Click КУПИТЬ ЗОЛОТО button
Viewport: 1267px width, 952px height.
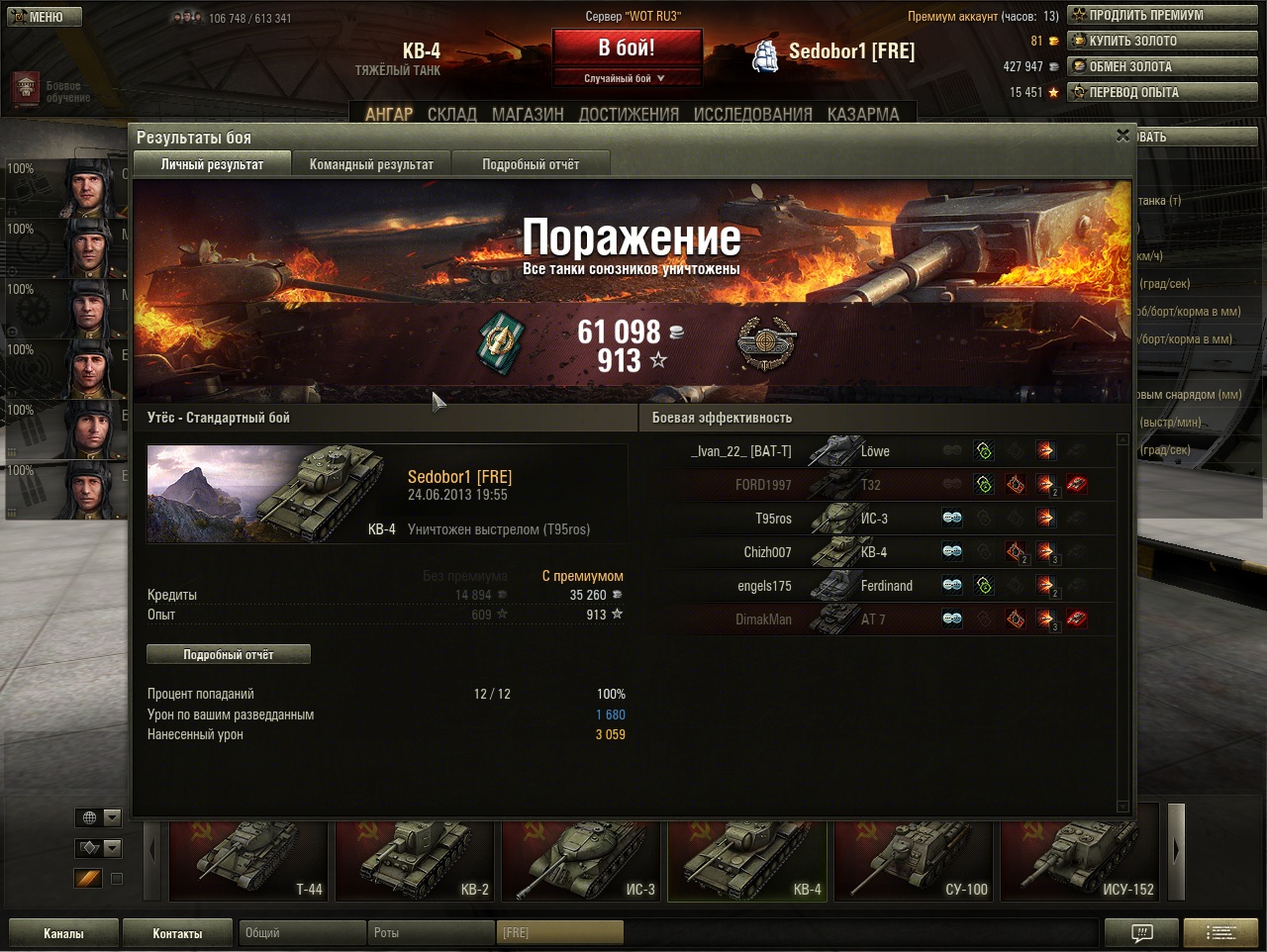1161,41
